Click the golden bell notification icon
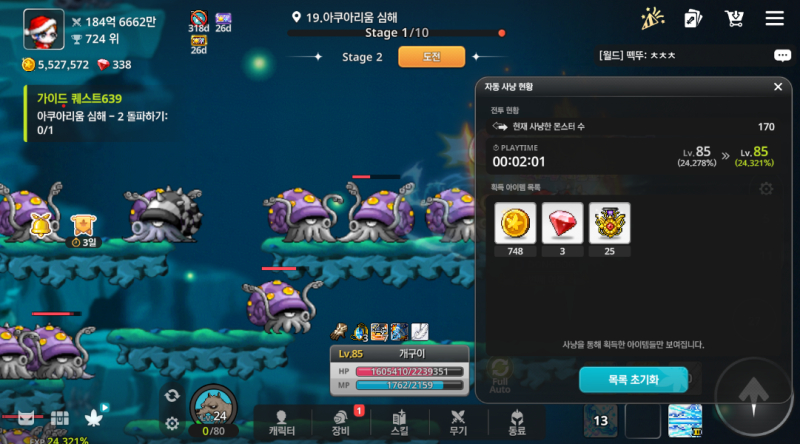This screenshot has width=800, height=444. [x=42, y=223]
